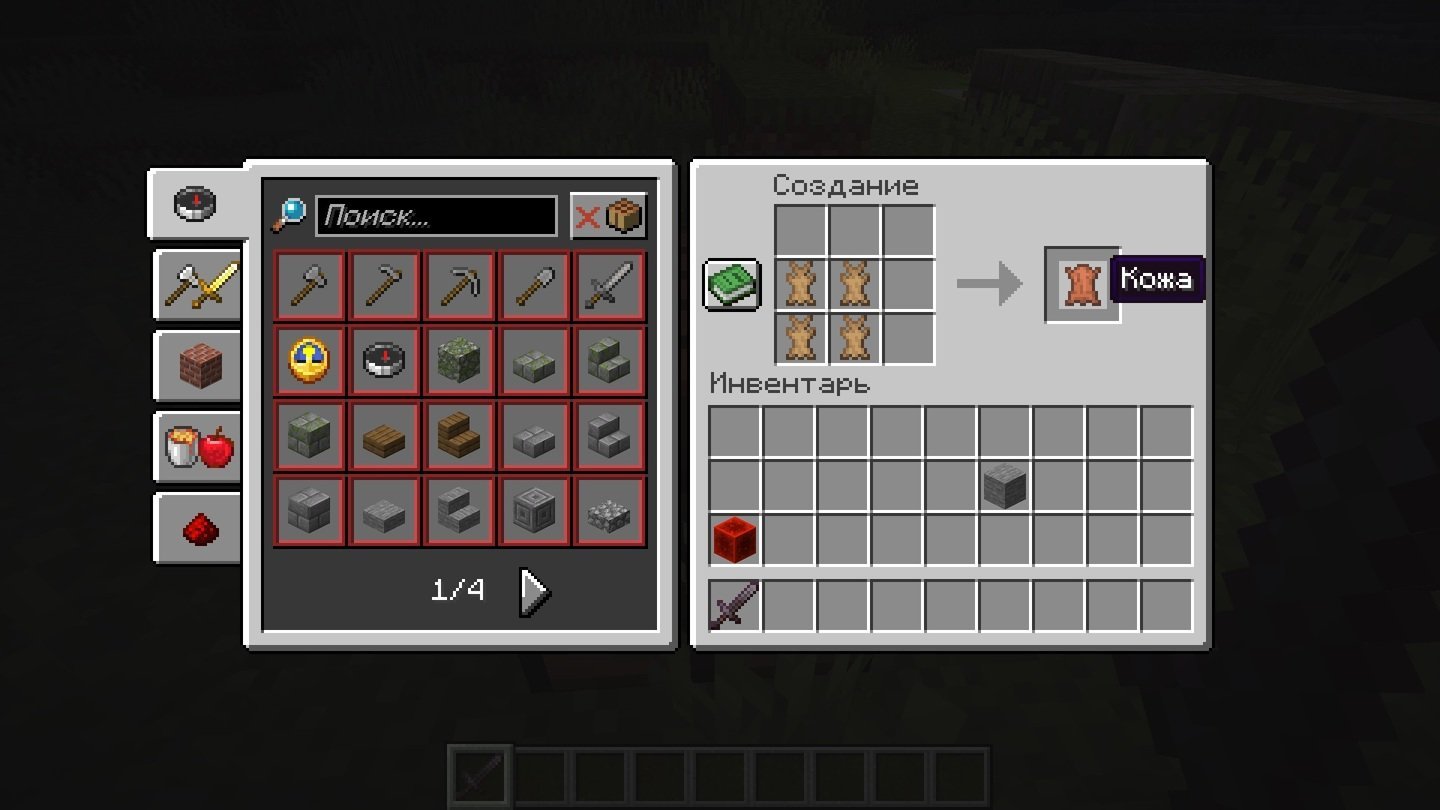Open the brick building blocks tab

pos(200,367)
